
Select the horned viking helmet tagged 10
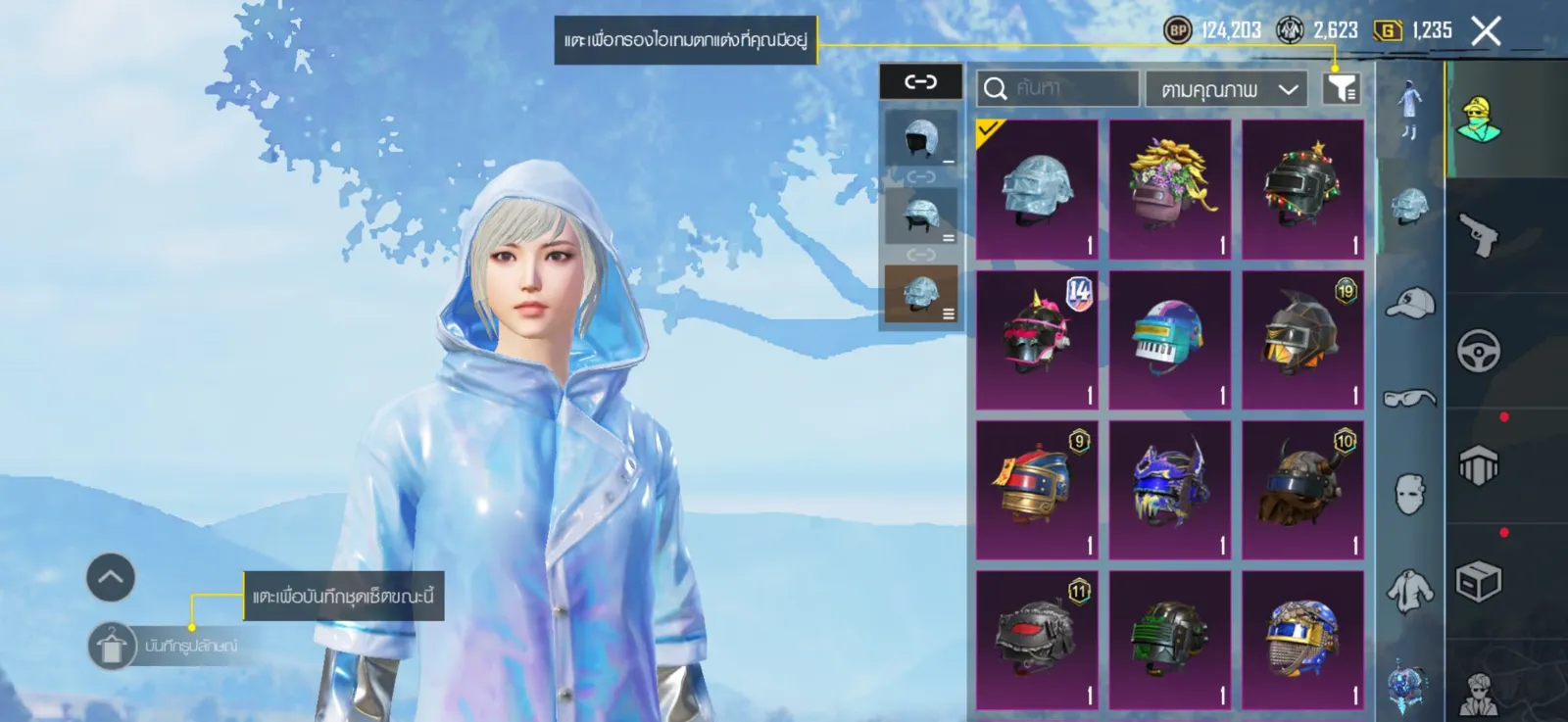click(1302, 490)
